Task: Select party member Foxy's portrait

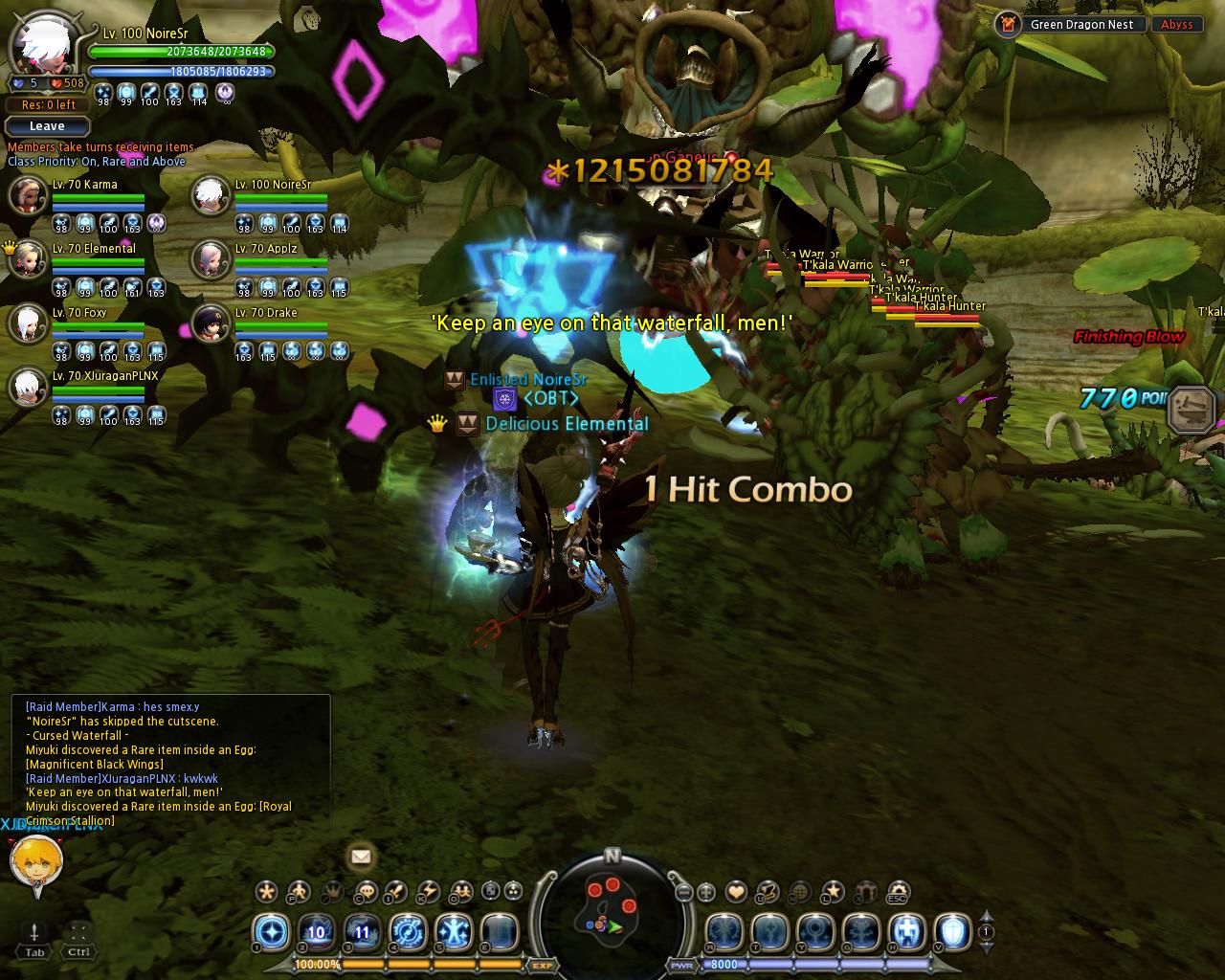Action: 26,324
